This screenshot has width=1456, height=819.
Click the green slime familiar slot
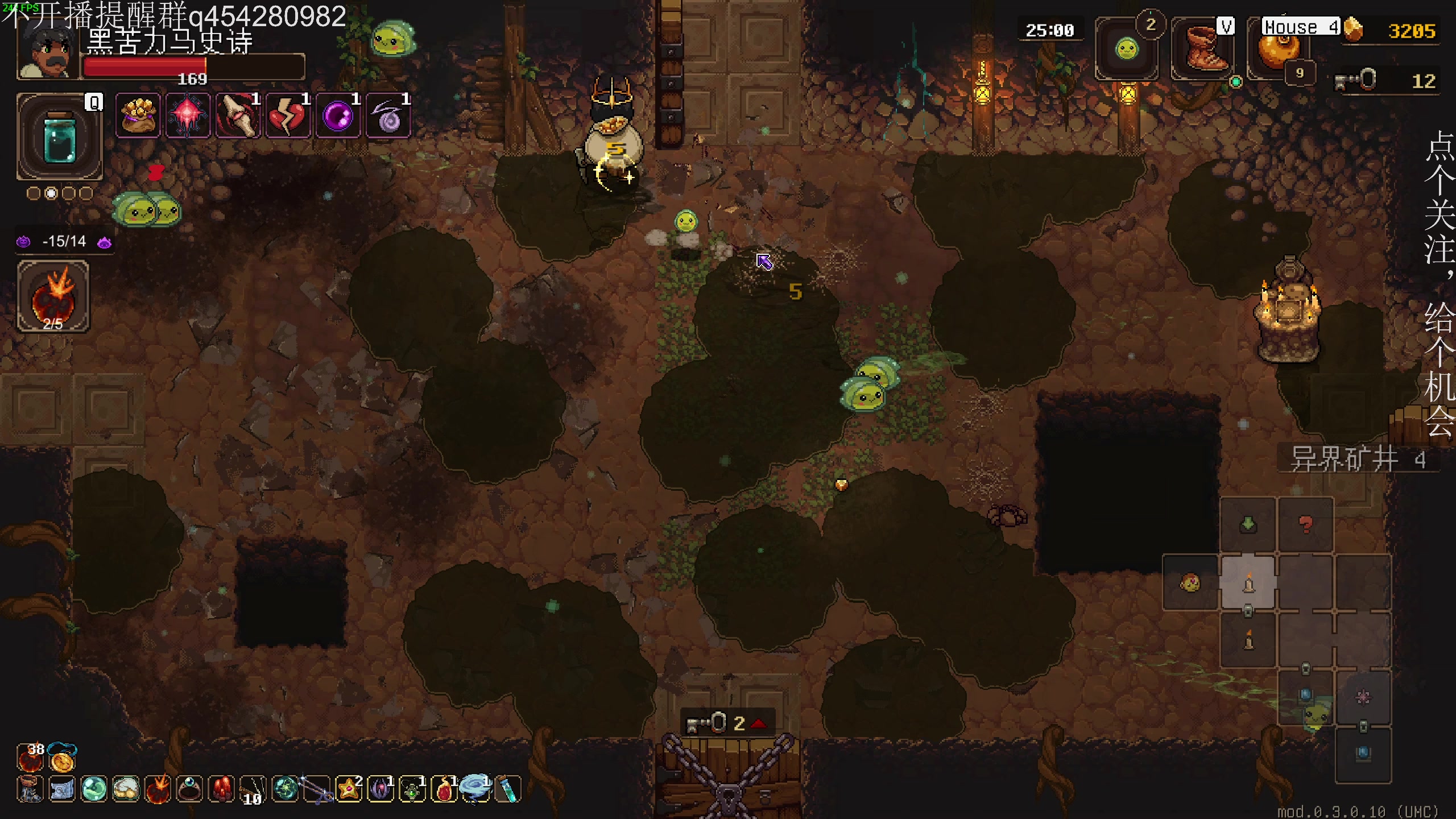(1127, 49)
